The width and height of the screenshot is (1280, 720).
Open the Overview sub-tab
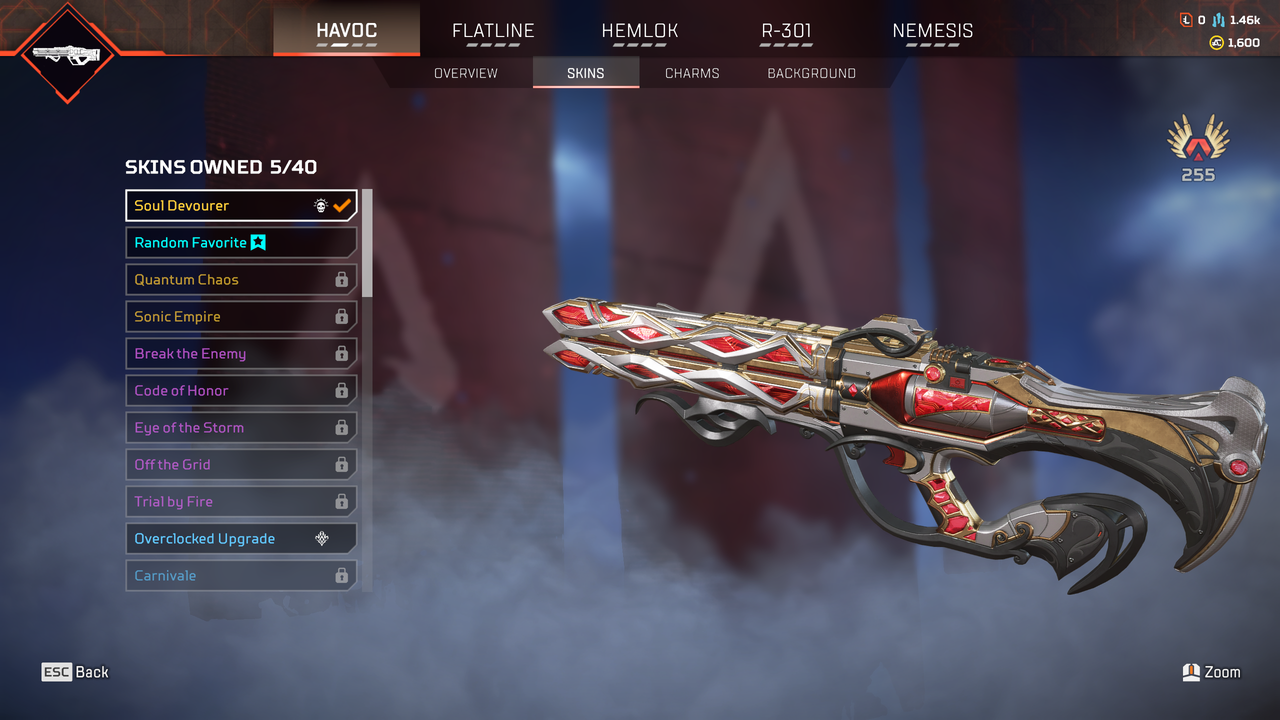pyautogui.click(x=465, y=73)
